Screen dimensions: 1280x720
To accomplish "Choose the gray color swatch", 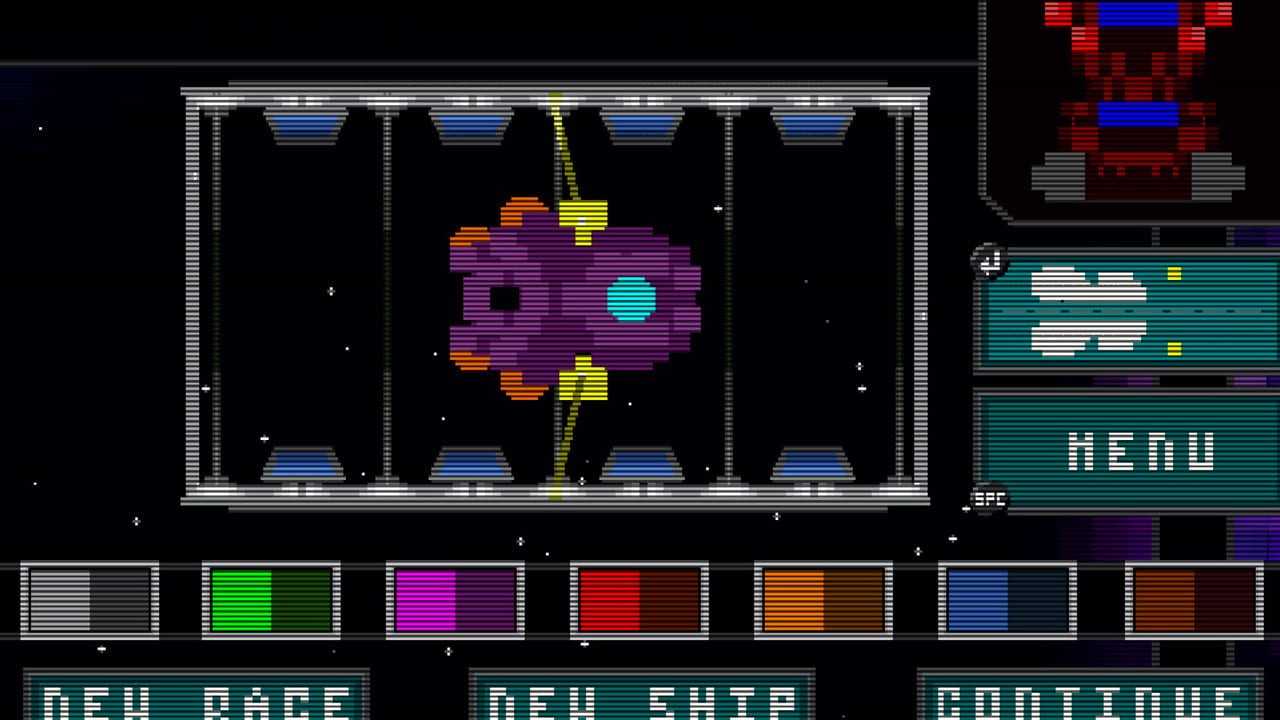I will (x=90, y=600).
